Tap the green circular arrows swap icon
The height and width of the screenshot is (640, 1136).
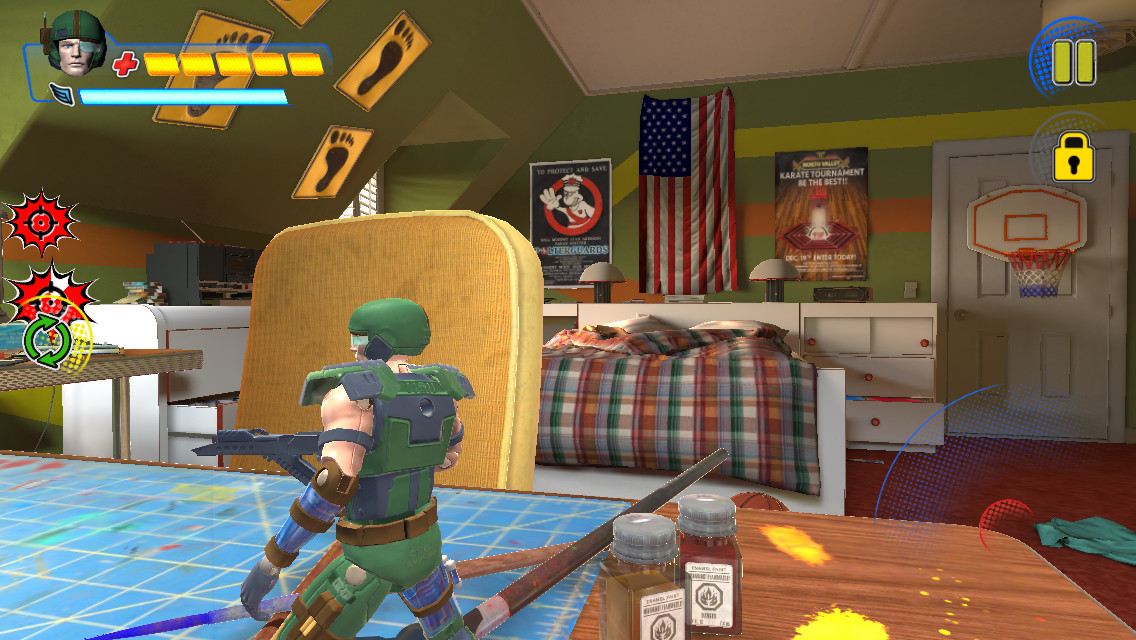pos(48,341)
